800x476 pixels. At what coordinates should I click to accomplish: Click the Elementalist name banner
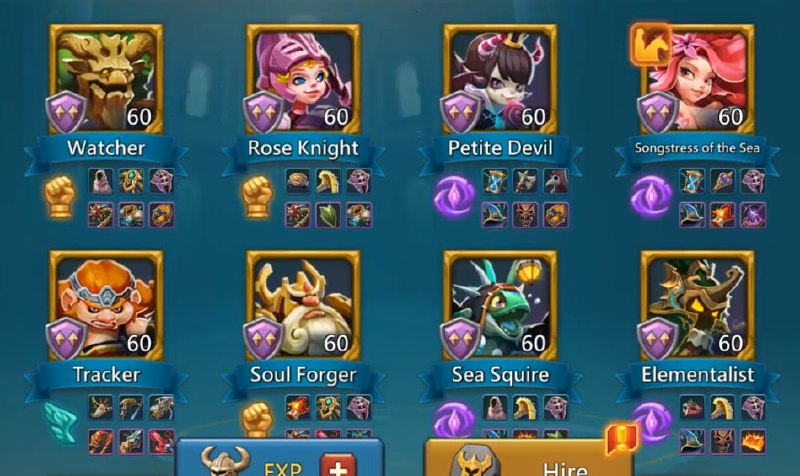coord(697,376)
